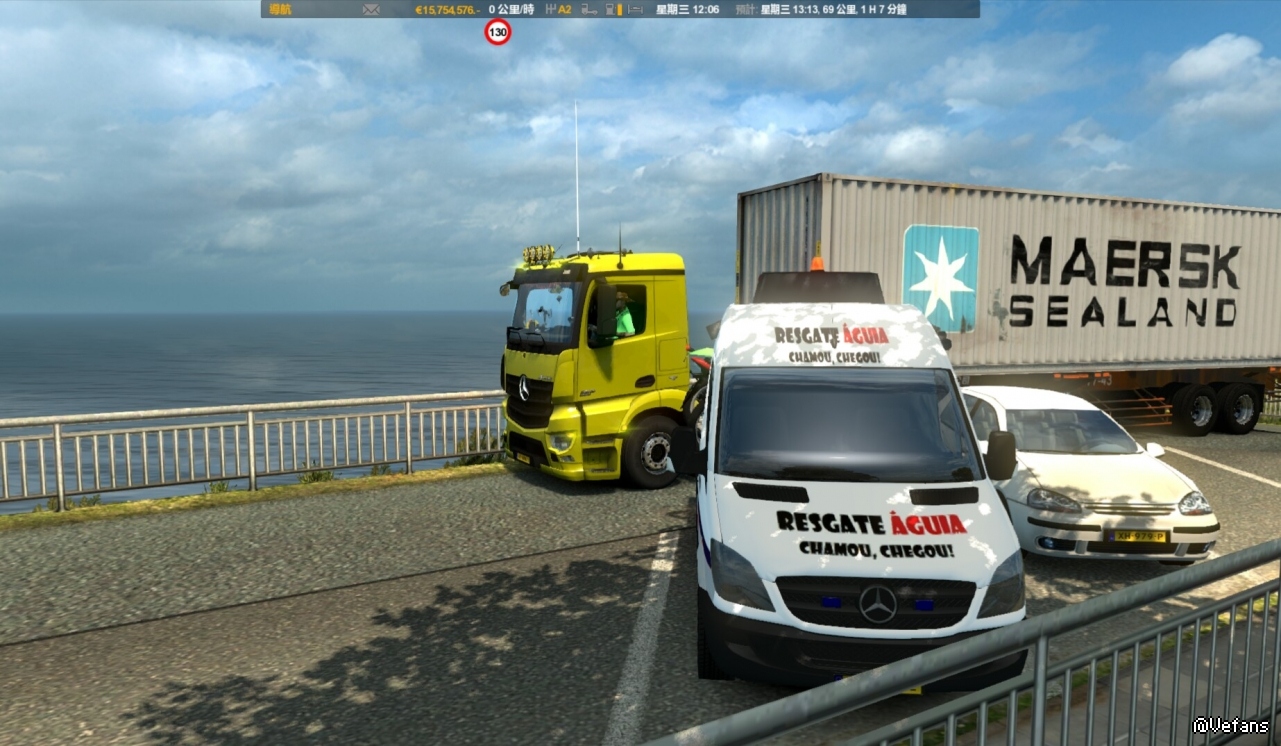This screenshot has height=746, width=1281.
Task: Select the 導航 navigation label
Action: [280, 9]
